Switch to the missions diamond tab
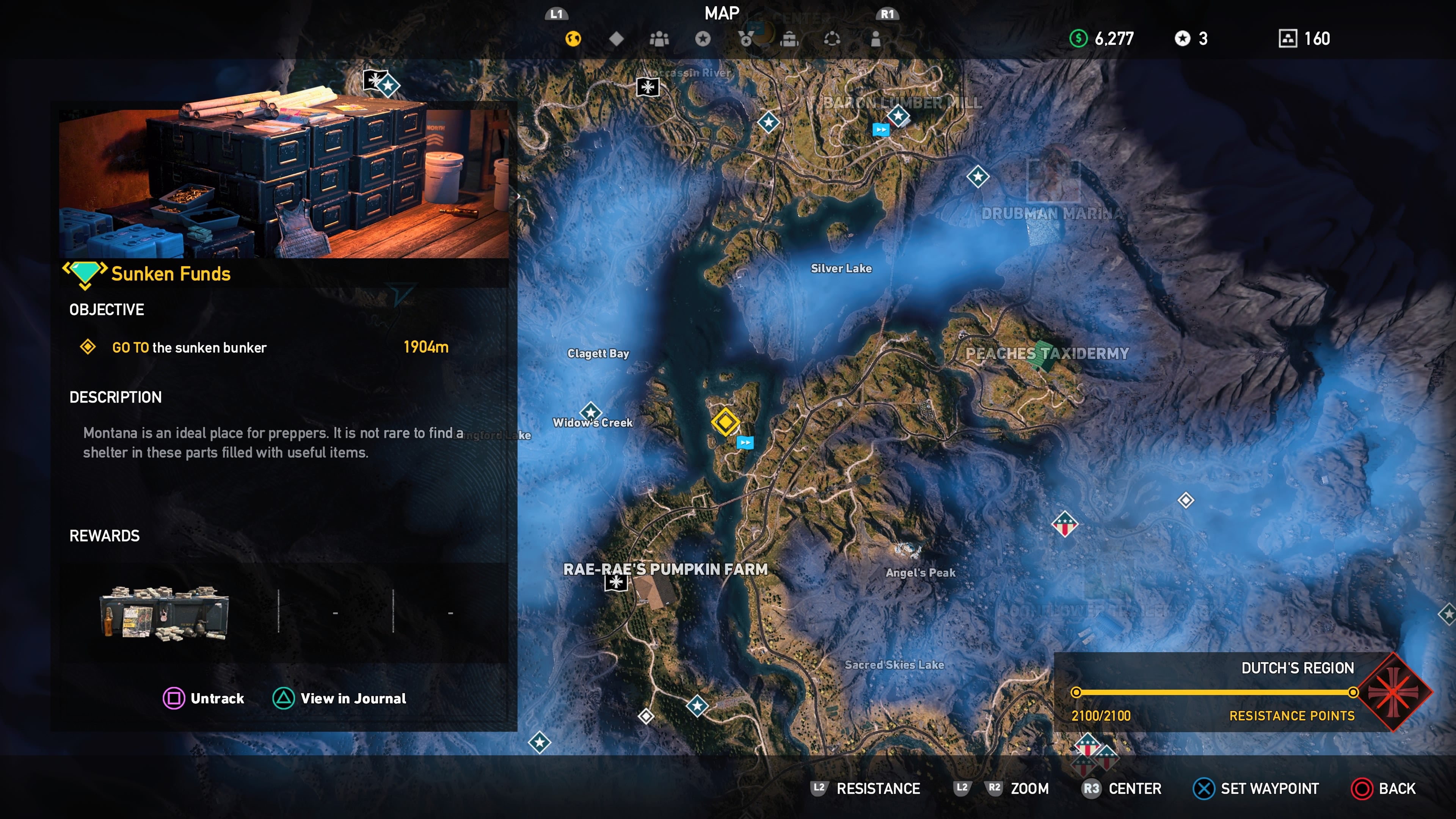This screenshot has height=819, width=1456. click(615, 38)
